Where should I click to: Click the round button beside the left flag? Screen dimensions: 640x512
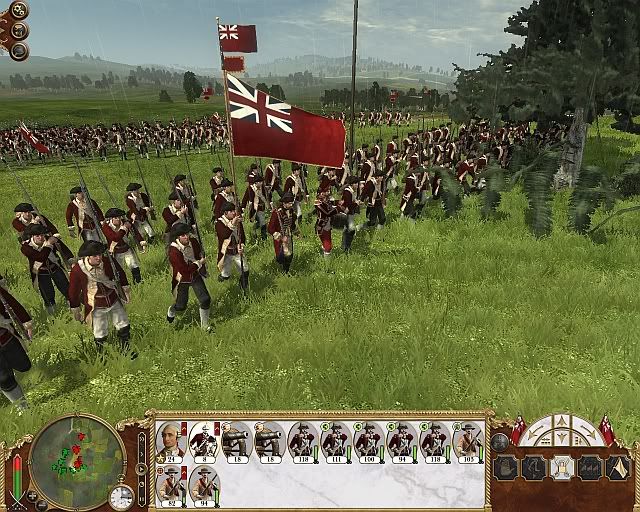pos(500,441)
